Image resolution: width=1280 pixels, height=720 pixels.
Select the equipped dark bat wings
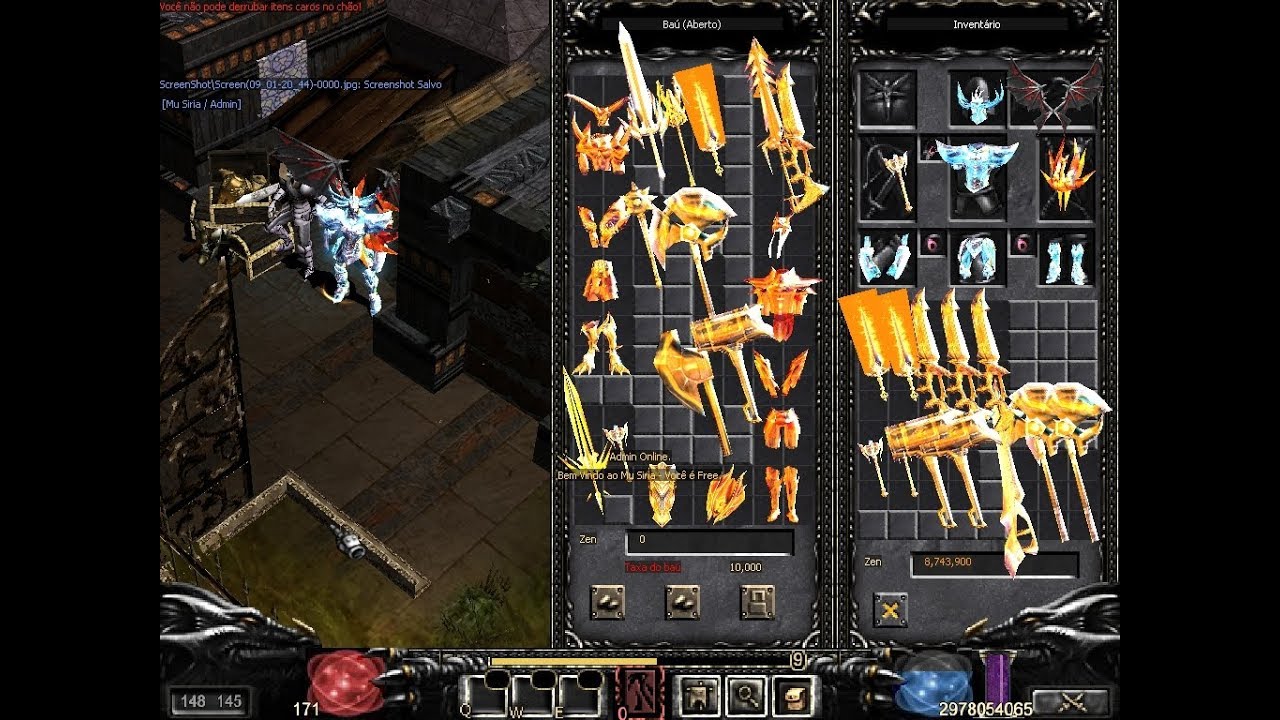1053,95
